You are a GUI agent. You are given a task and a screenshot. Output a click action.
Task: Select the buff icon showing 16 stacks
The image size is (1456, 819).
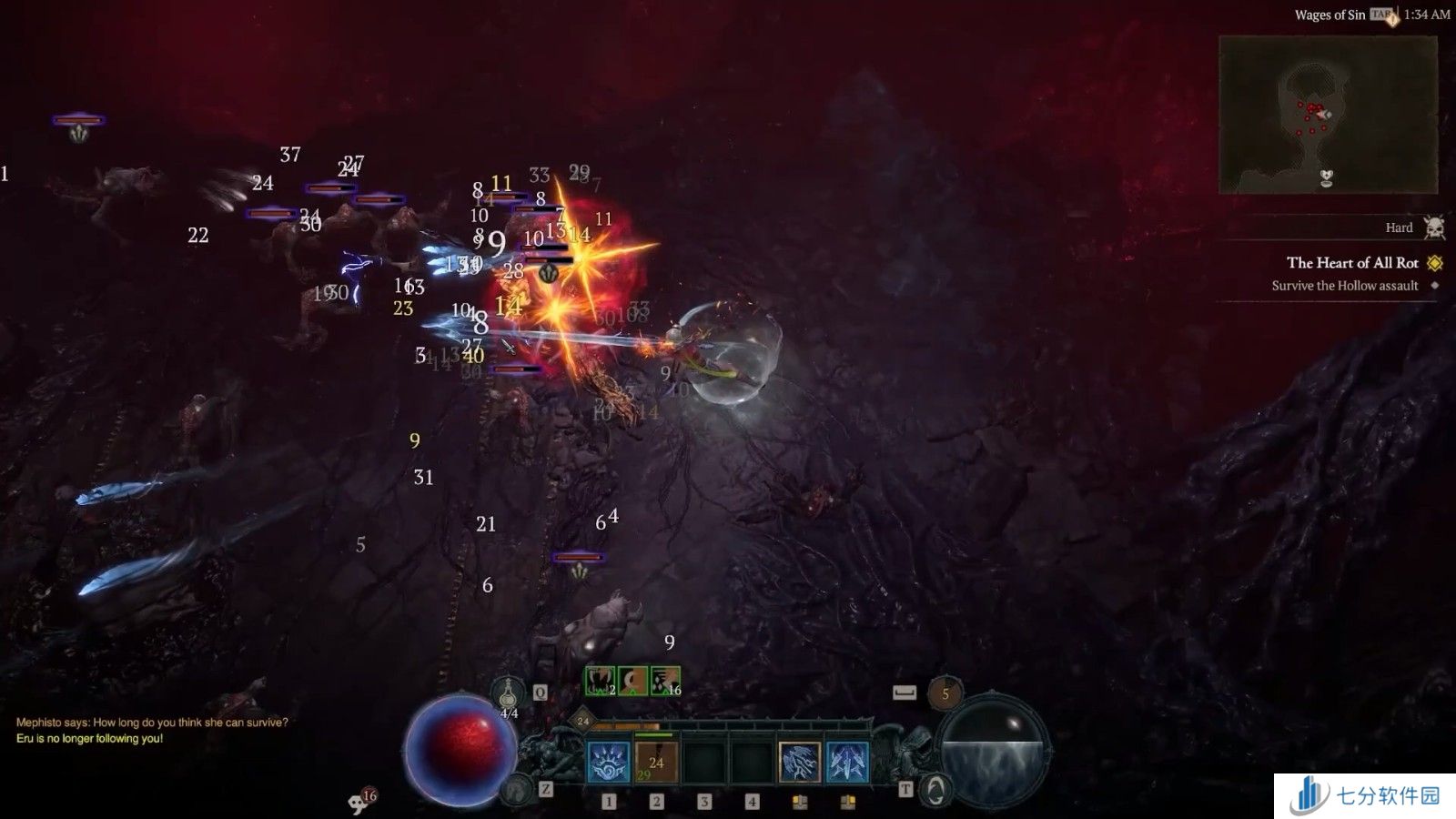coord(665,681)
